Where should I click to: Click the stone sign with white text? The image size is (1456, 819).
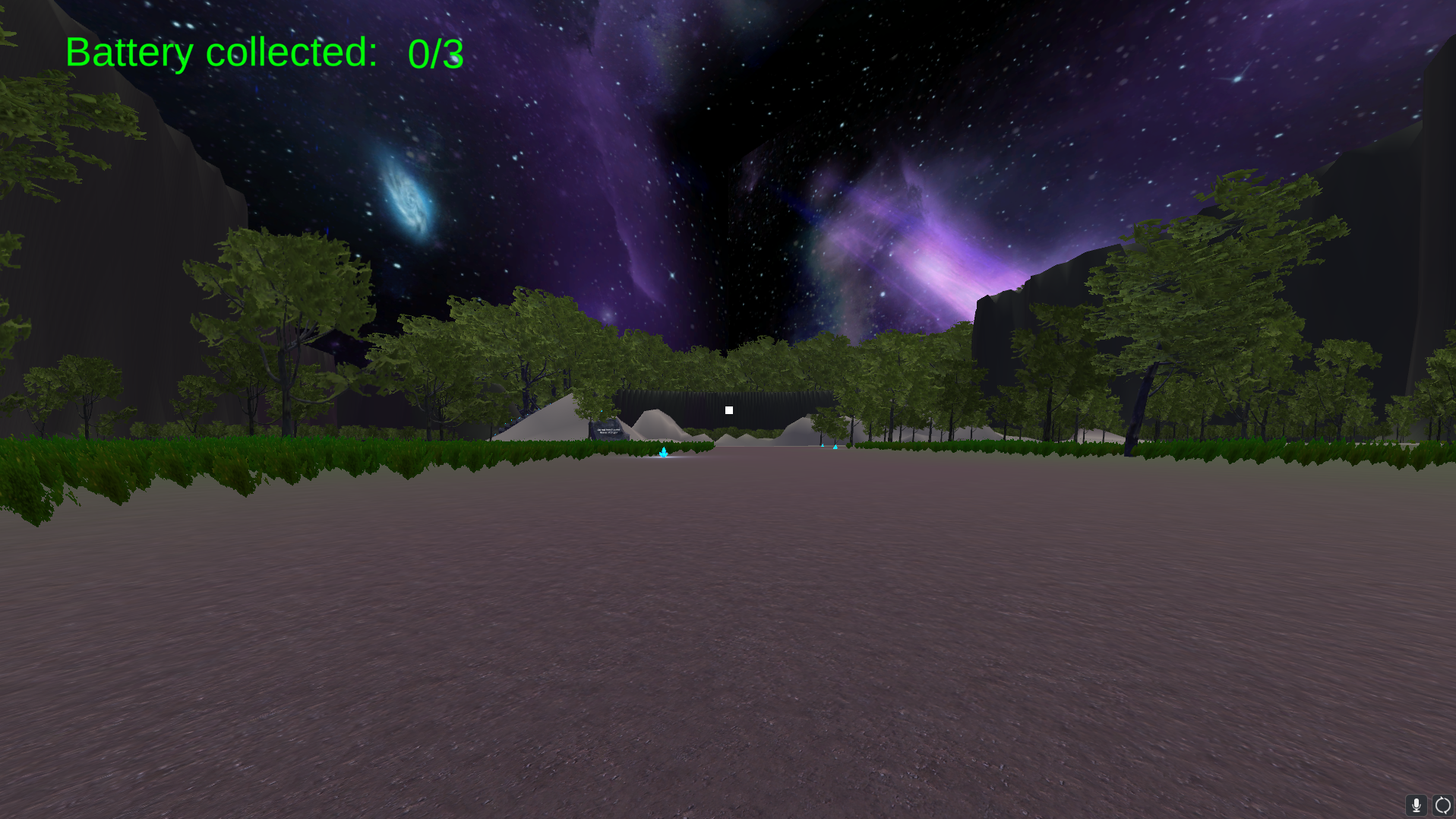[608, 430]
